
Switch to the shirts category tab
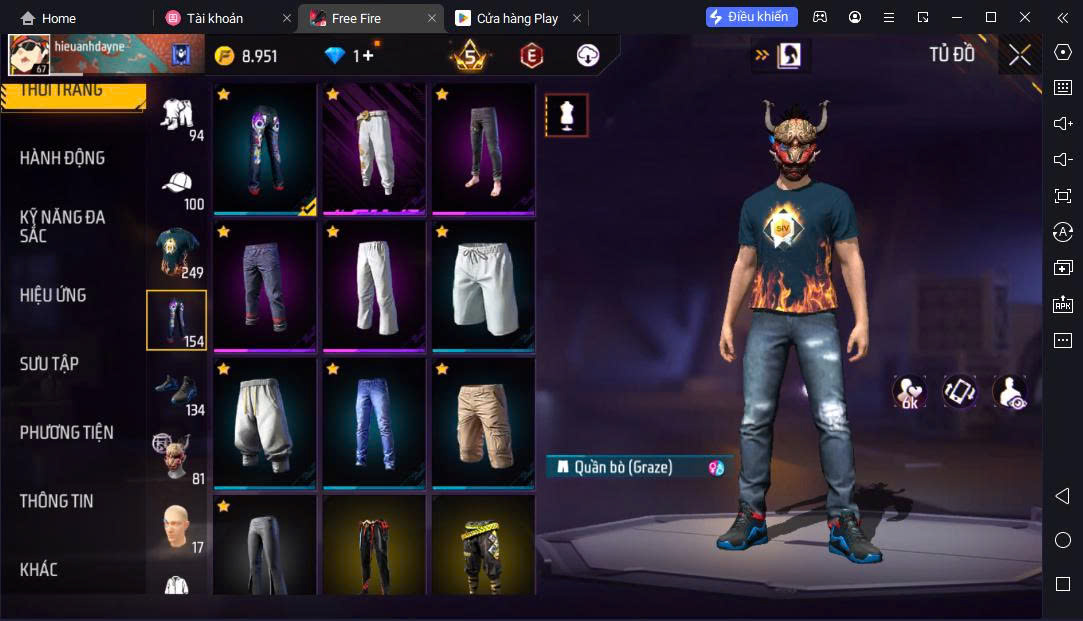coord(178,252)
